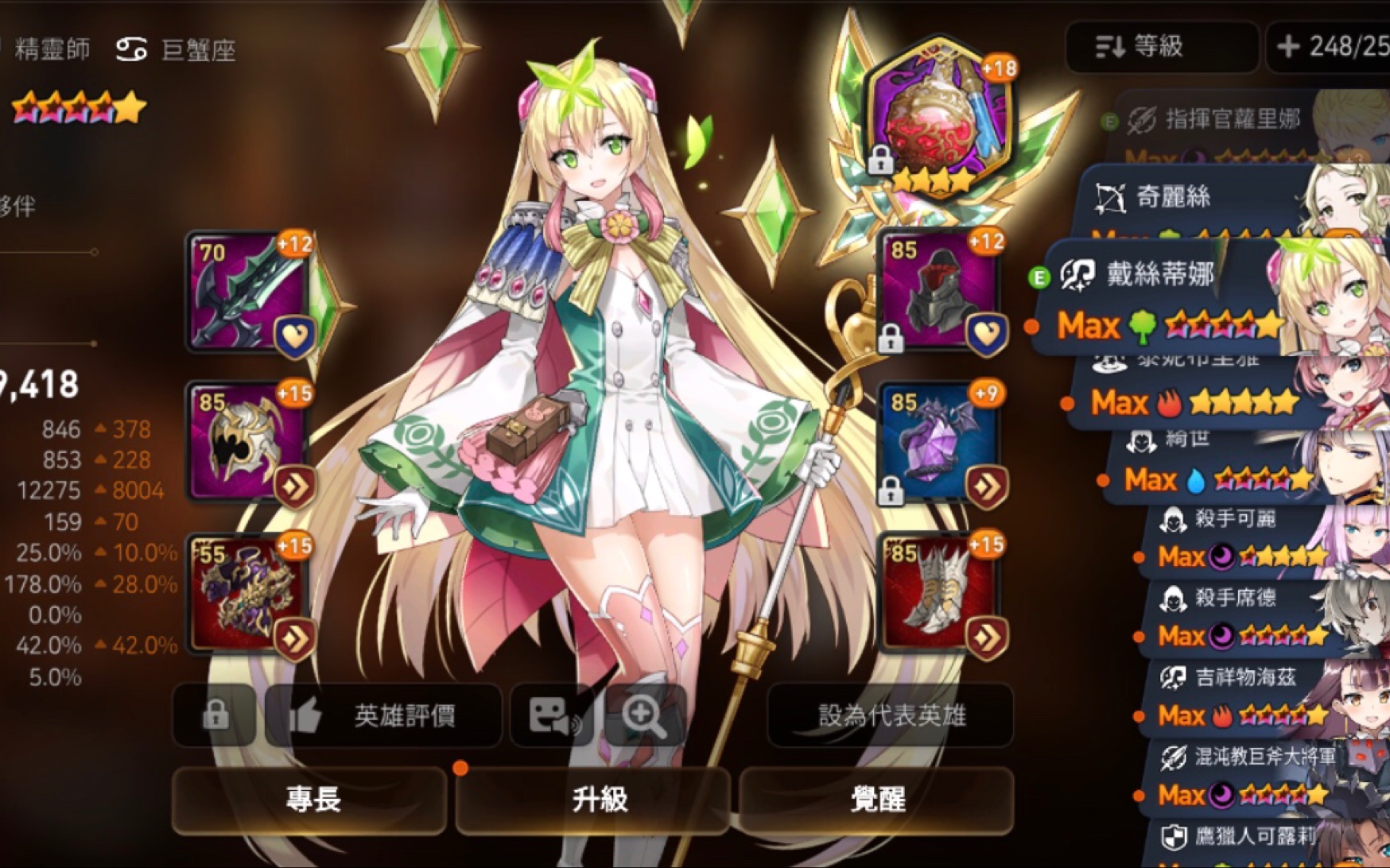Toggle the hero lock padlock button

215,715
